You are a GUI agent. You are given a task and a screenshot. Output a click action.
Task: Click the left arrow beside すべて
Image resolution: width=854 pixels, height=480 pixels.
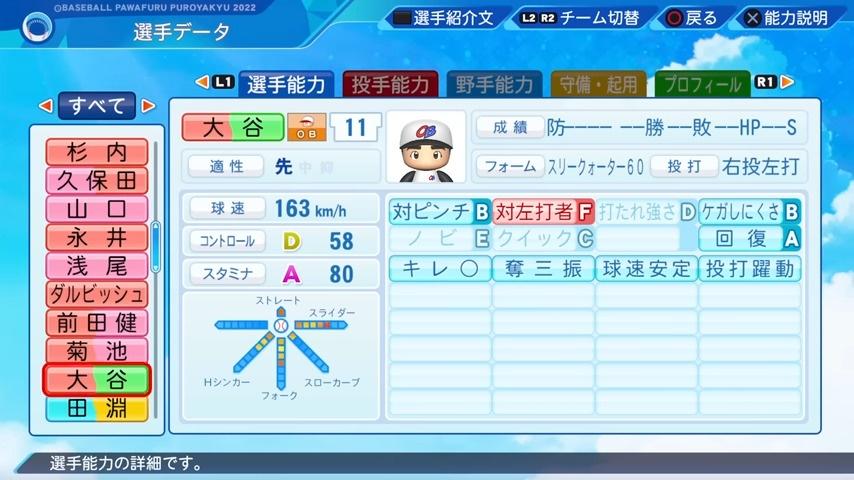pos(45,105)
